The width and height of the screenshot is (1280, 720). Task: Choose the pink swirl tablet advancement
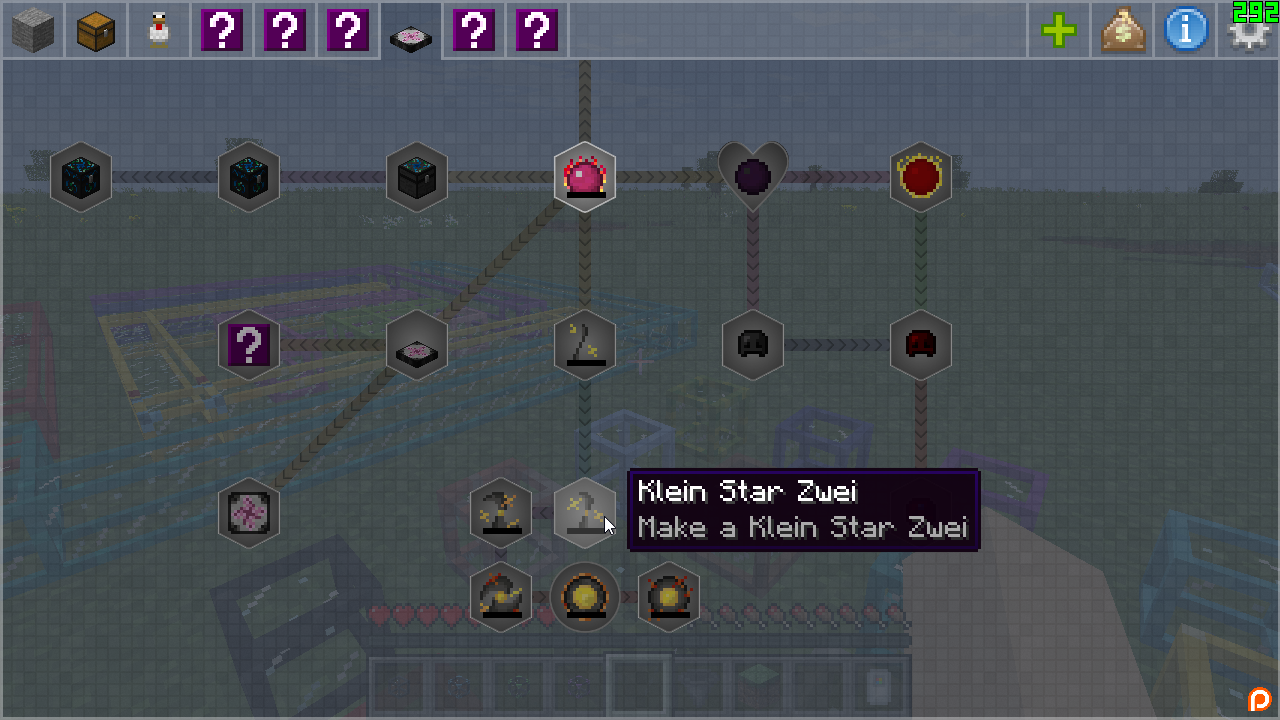[249, 513]
